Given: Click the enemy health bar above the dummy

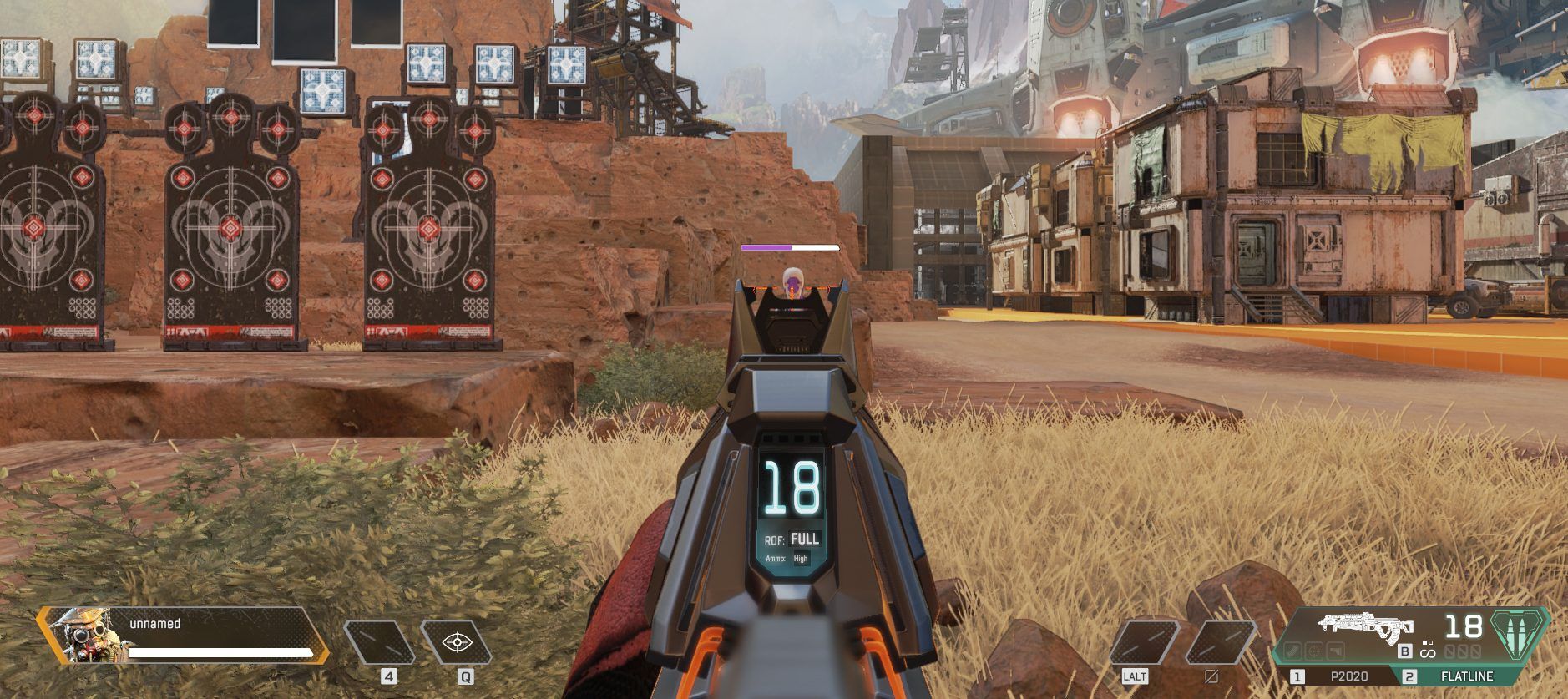Looking at the screenshot, I should [x=788, y=247].
